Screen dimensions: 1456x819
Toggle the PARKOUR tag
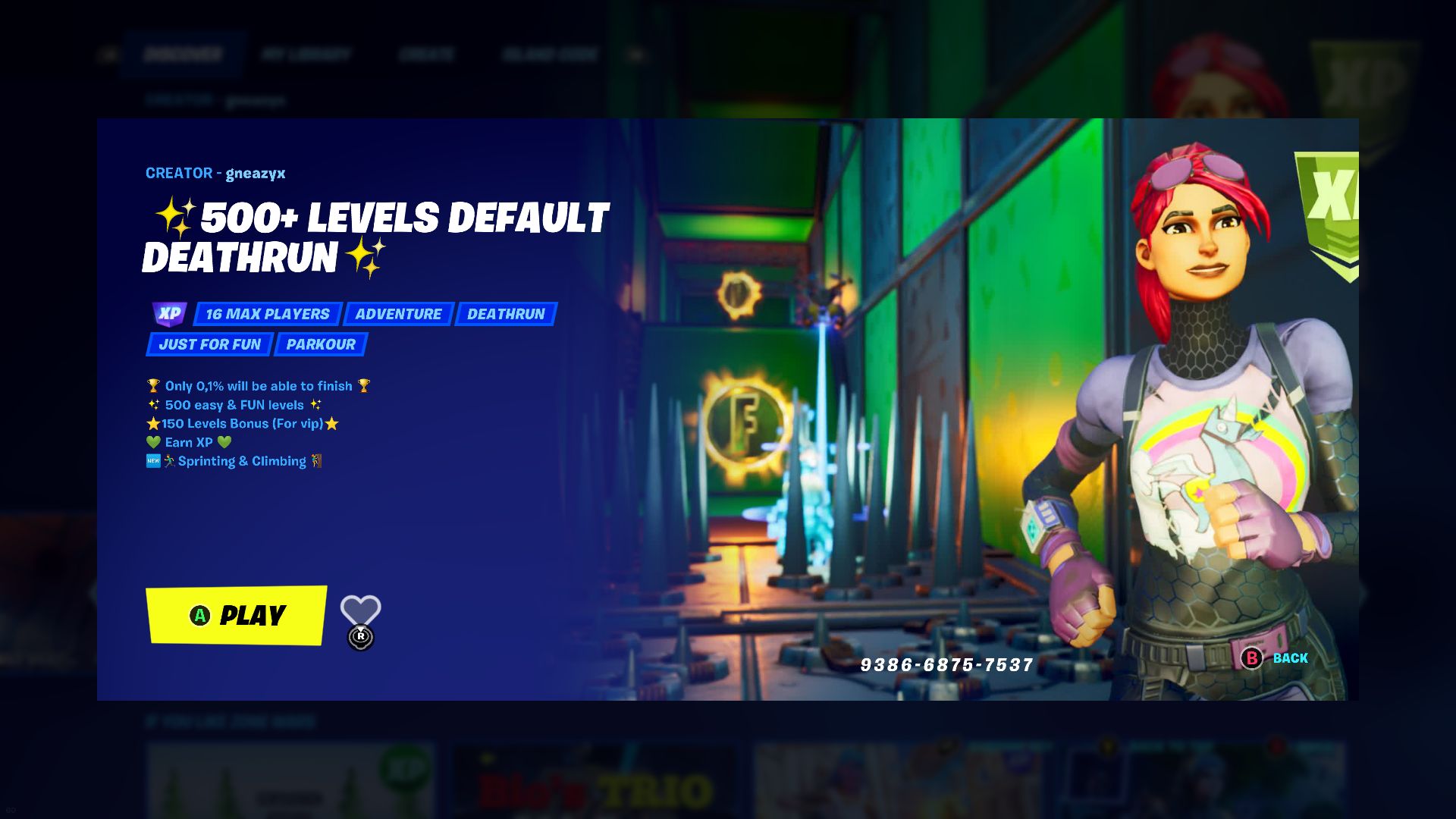point(319,344)
